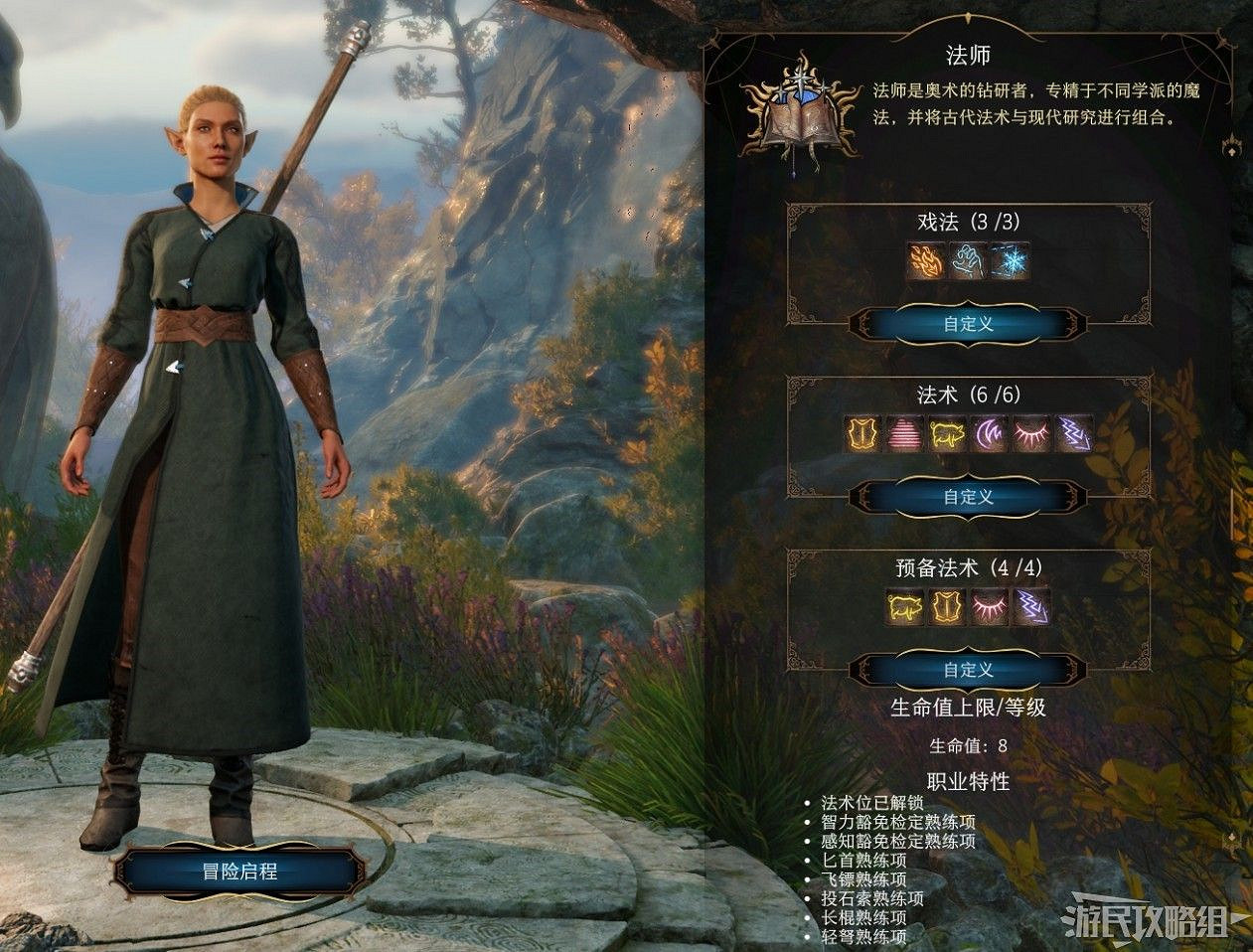Select the purple zigzag icon under 预备法术
This screenshot has width=1253, height=952.
pyautogui.click(x=1030, y=607)
